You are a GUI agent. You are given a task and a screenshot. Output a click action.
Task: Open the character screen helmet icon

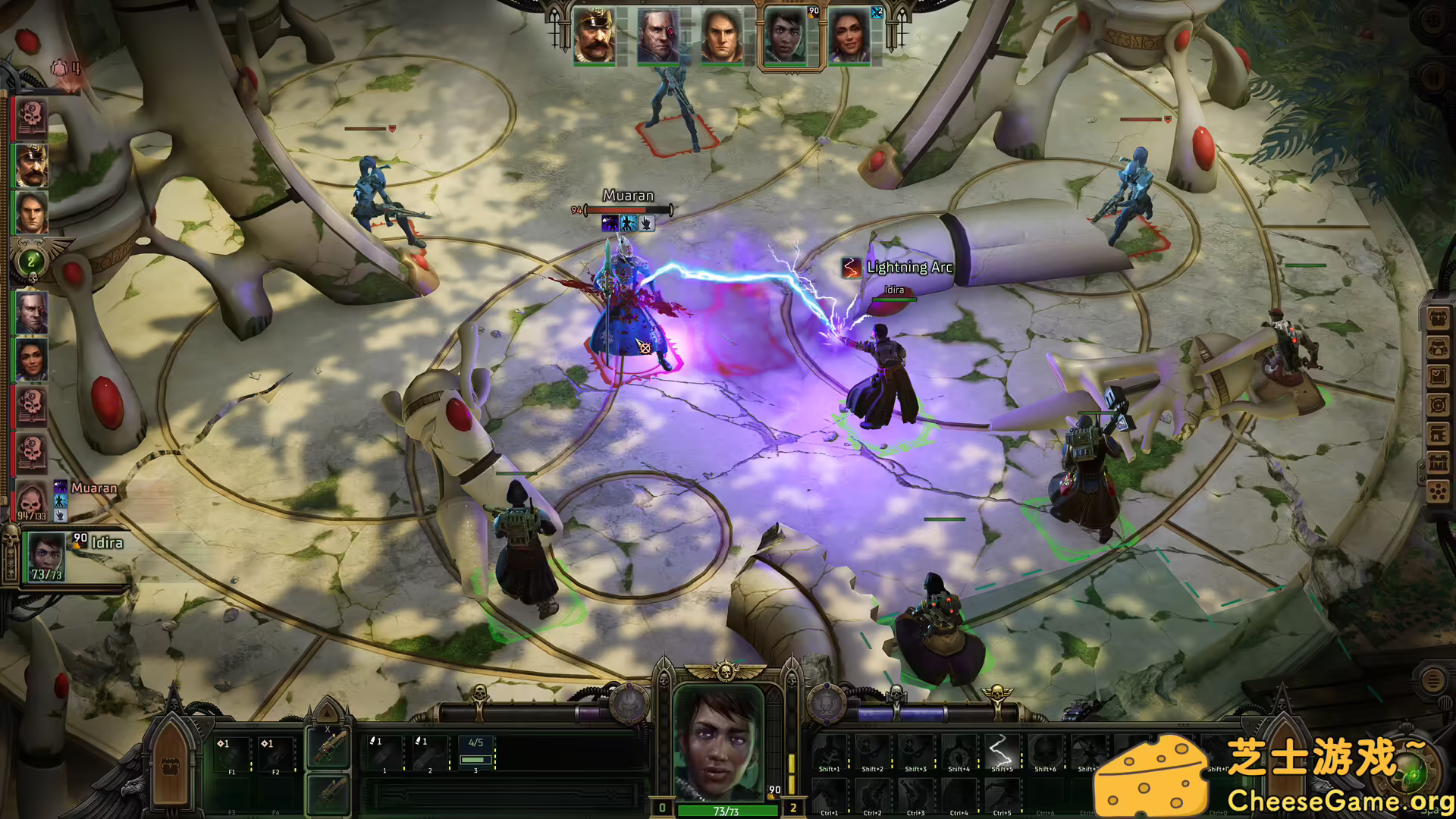pyautogui.click(x=1438, y=347)
